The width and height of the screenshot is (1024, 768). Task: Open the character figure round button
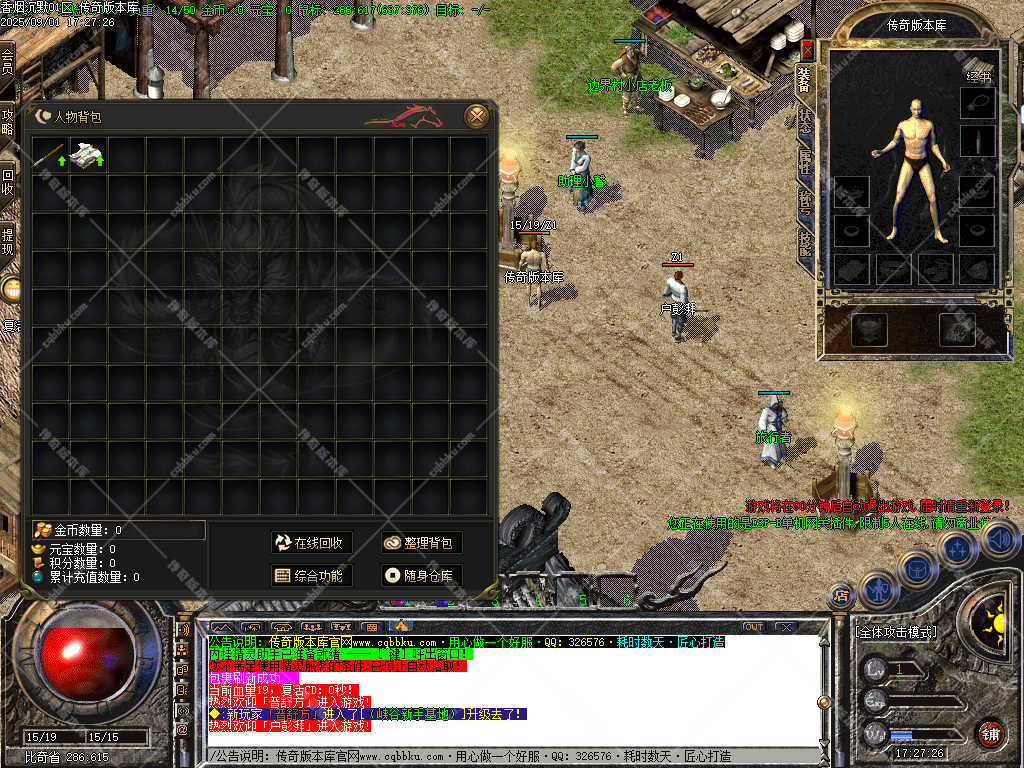tap(877, 588)
